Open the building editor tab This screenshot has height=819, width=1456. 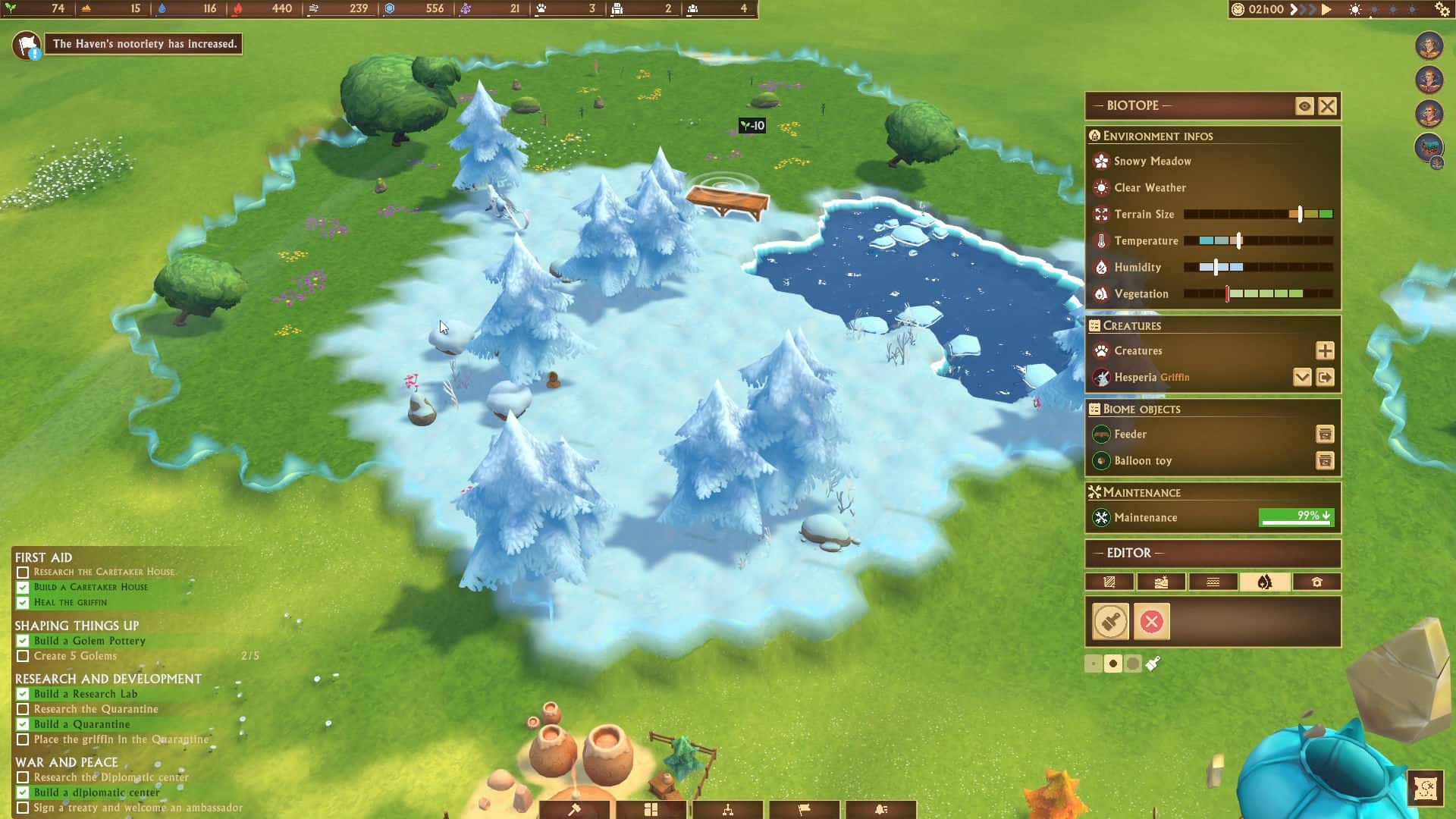1317,582
